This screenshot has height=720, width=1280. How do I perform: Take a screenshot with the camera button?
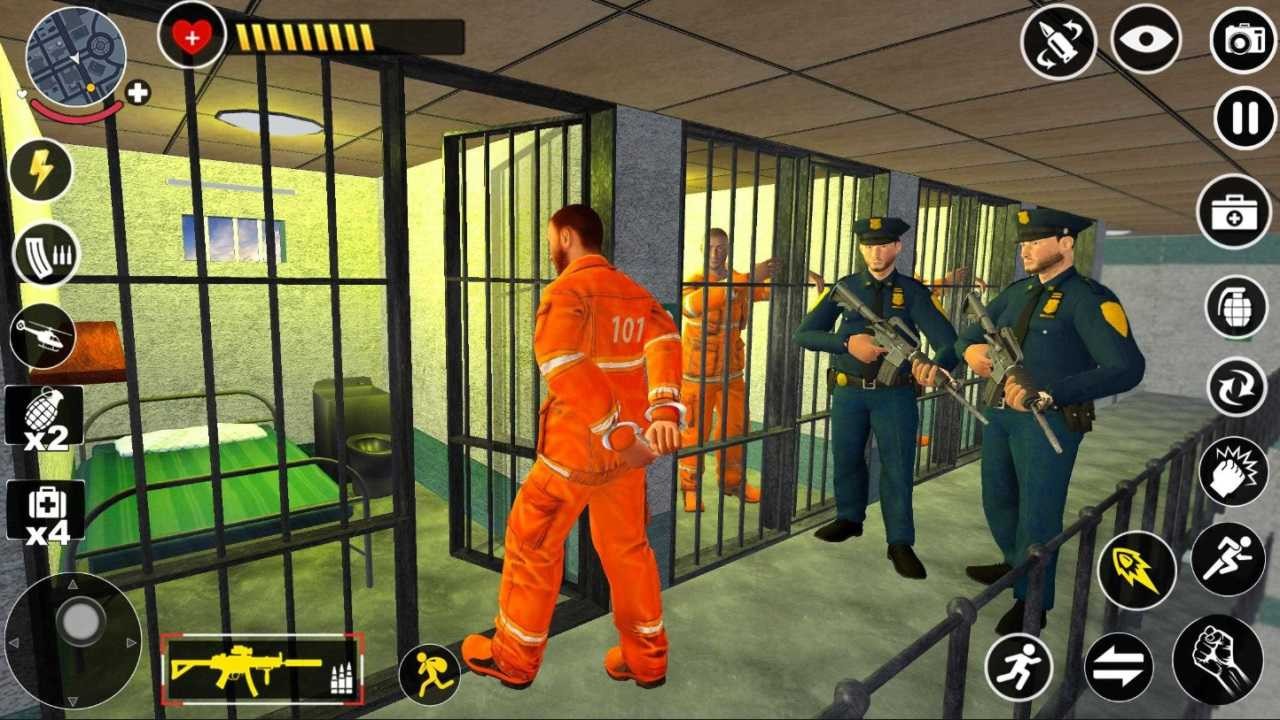click(1244, 40)
